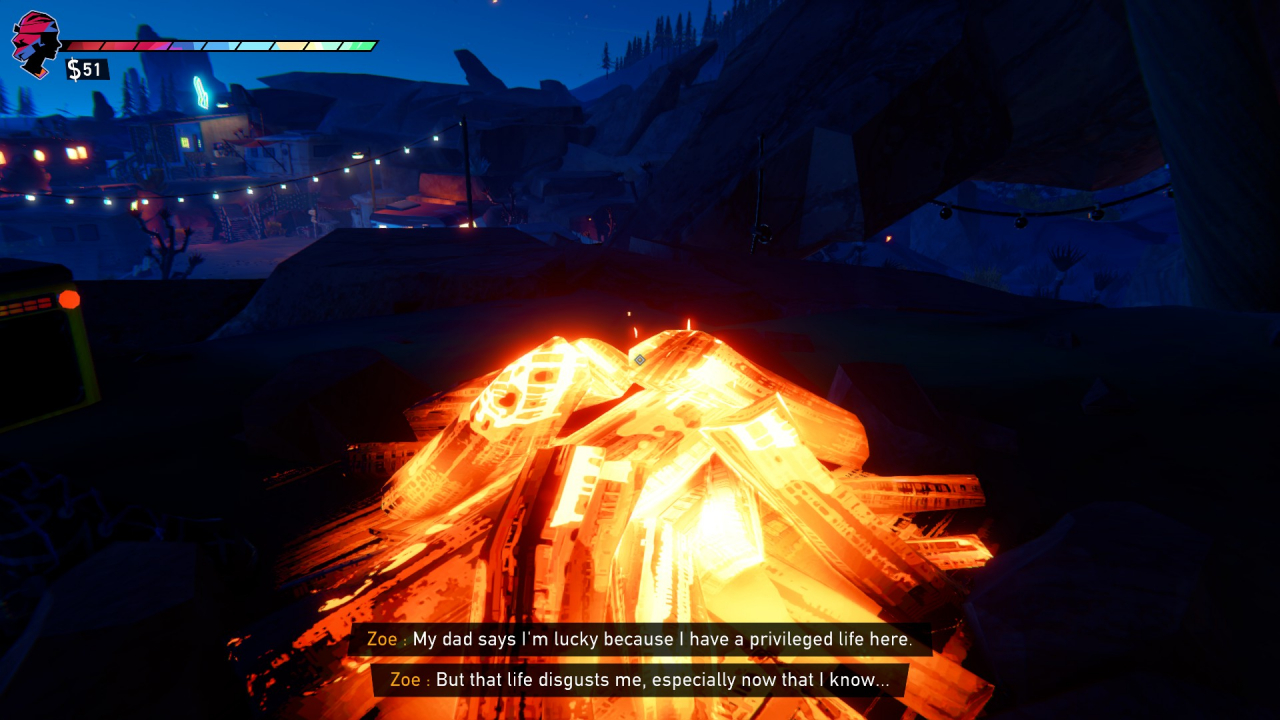Open the speaker name label reading Zoe
1280x720 pixels.
(382, 639)
